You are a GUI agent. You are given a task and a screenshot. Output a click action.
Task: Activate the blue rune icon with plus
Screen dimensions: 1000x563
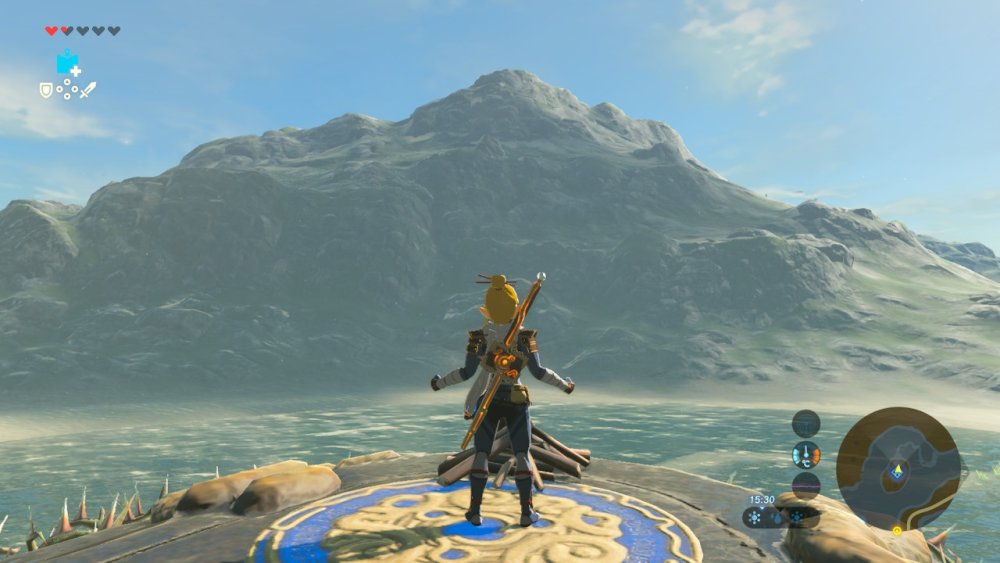[68, 63]
